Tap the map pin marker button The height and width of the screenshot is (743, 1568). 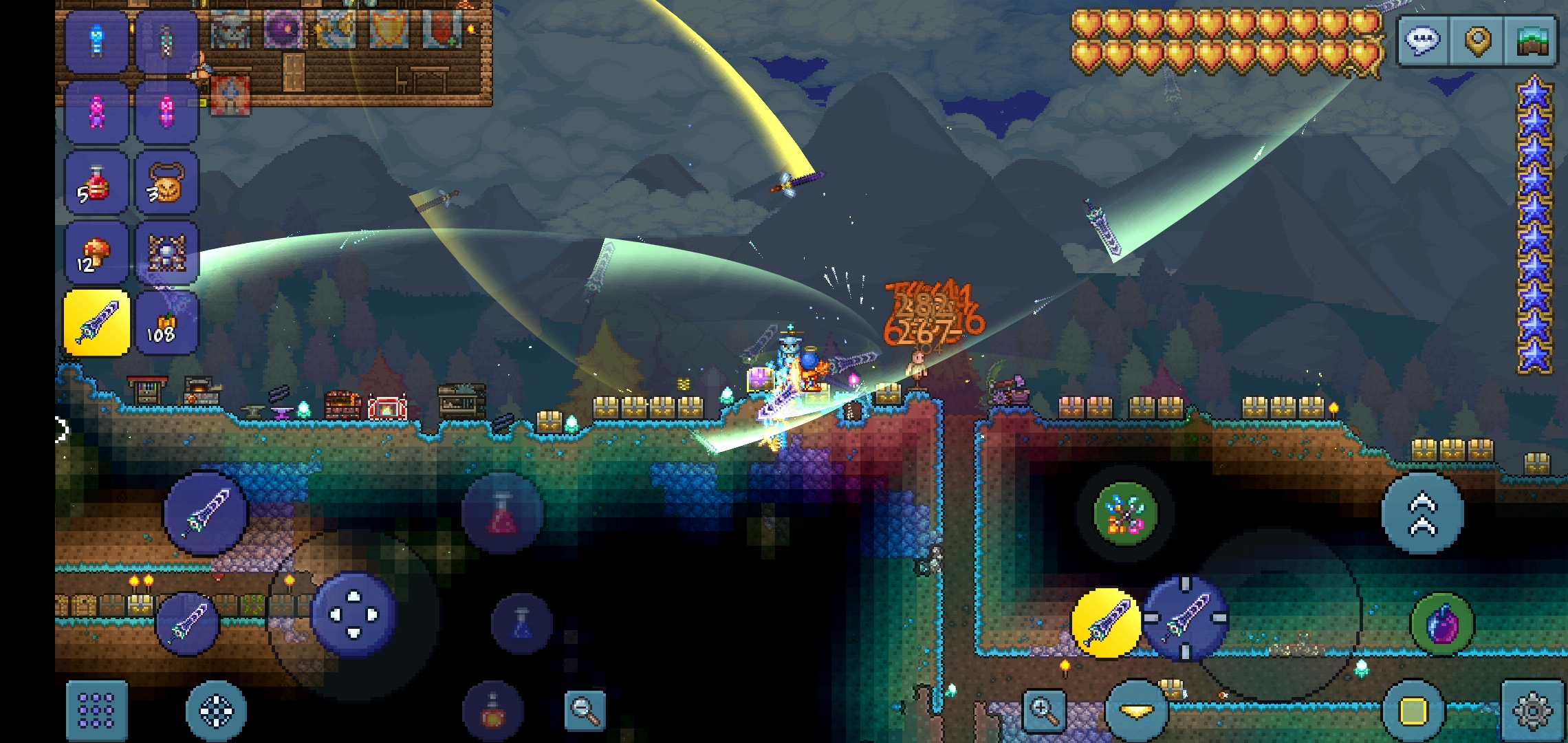(1477, 41)
